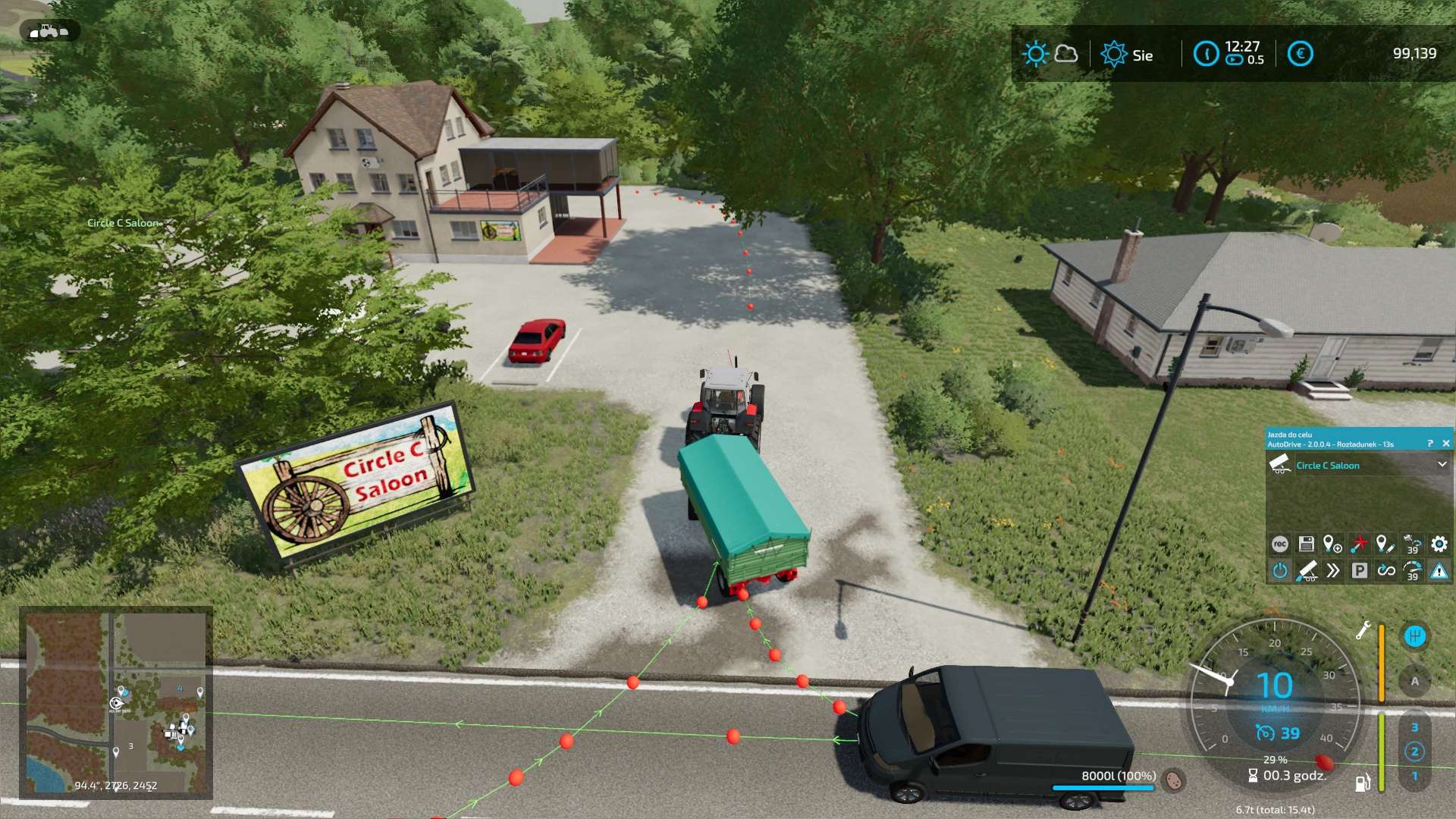Screen dimensions: 1456x819
Task: Click the red star route tool icon
Action: pos(1359,544)
